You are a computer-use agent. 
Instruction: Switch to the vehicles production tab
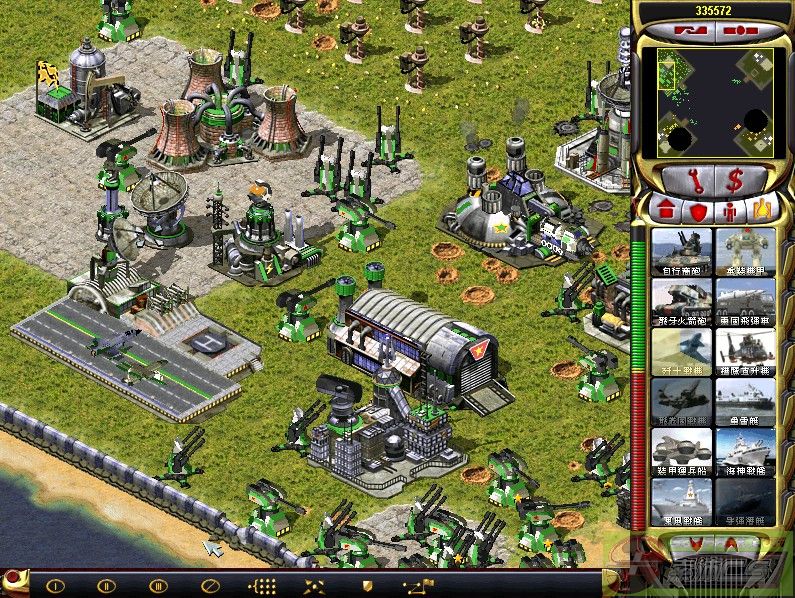tap(763, 210)
